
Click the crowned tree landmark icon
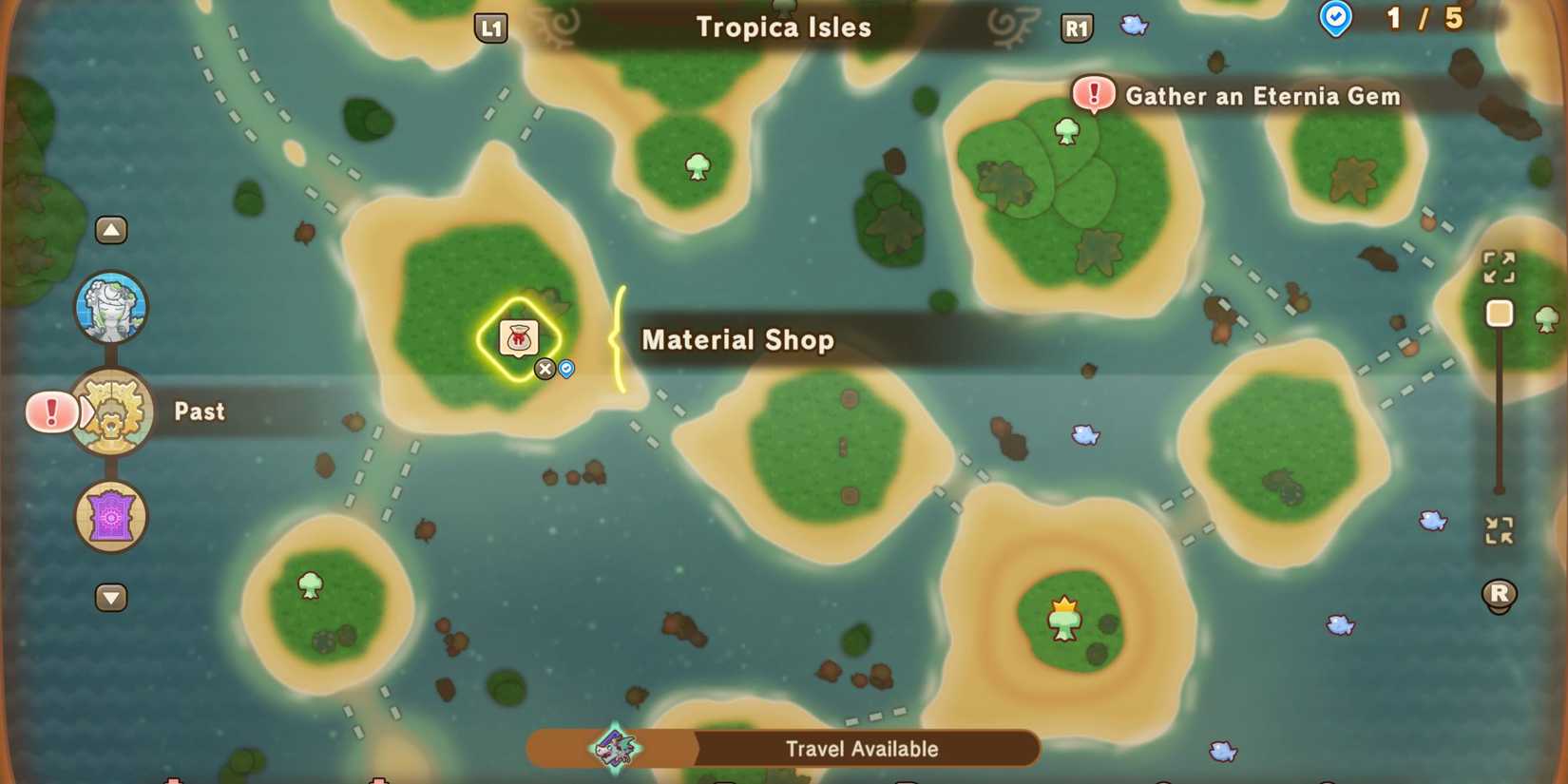tap(1063, 618)
